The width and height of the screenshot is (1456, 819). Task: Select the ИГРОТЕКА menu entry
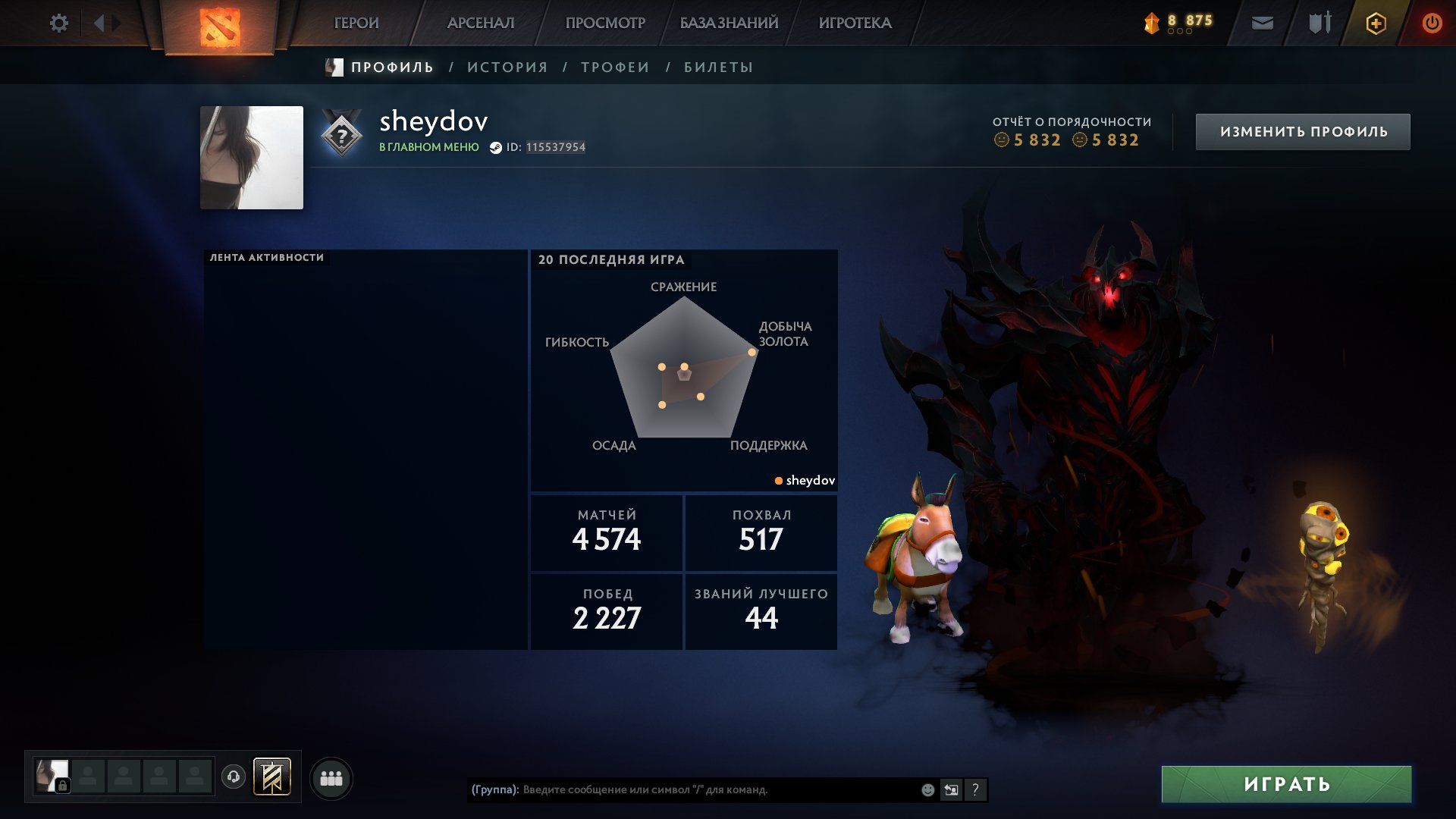pos(855,24)
